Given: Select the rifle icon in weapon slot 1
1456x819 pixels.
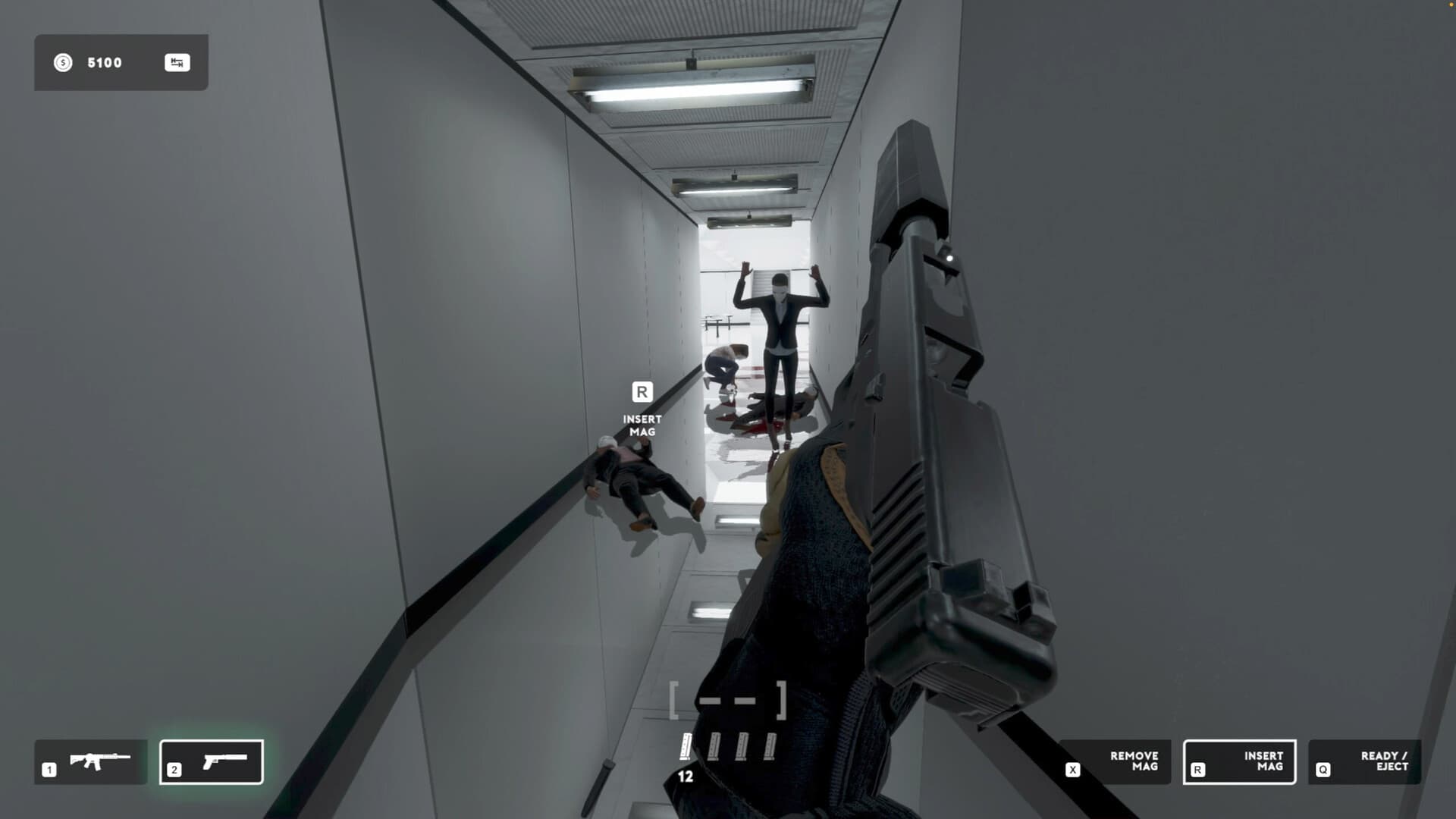Looking at the screenshot, I should [99, 761].
